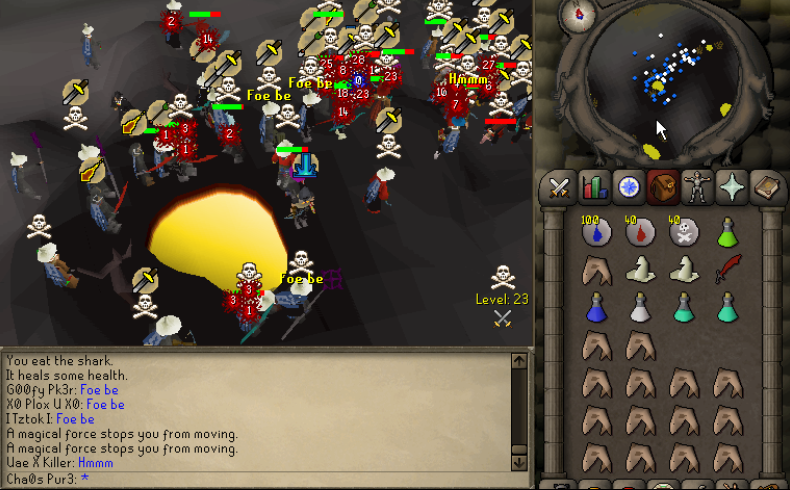Open the Quest List tab
This screenshot has height=490, width=790.
[629, 188]
